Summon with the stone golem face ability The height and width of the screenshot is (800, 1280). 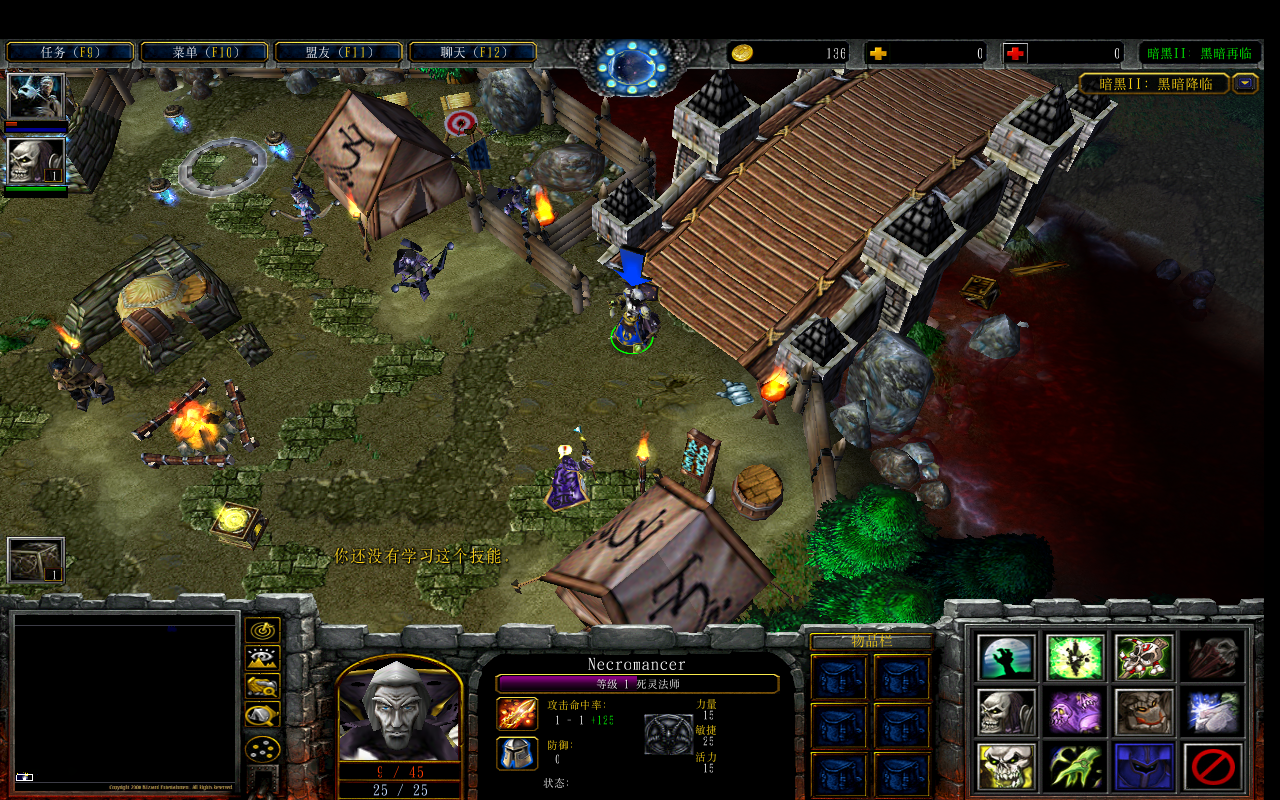(1144, 712)
